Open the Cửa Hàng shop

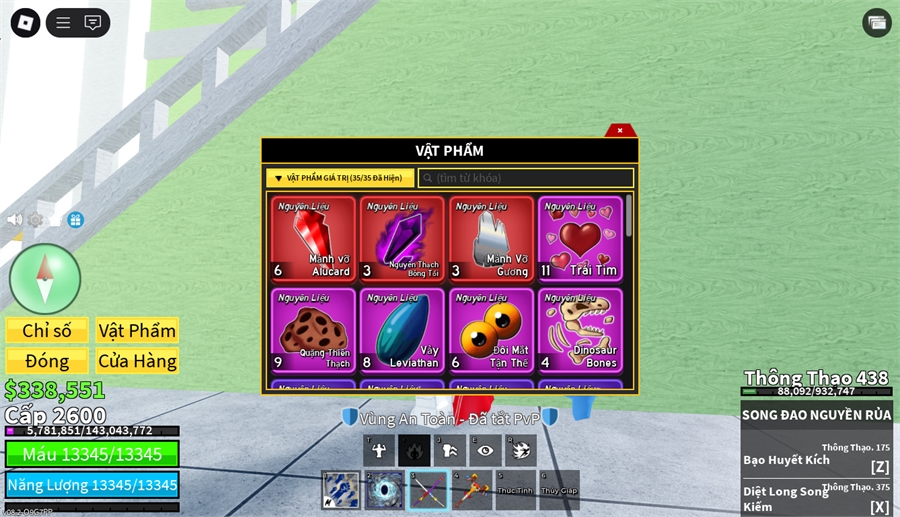coord(137,361)
